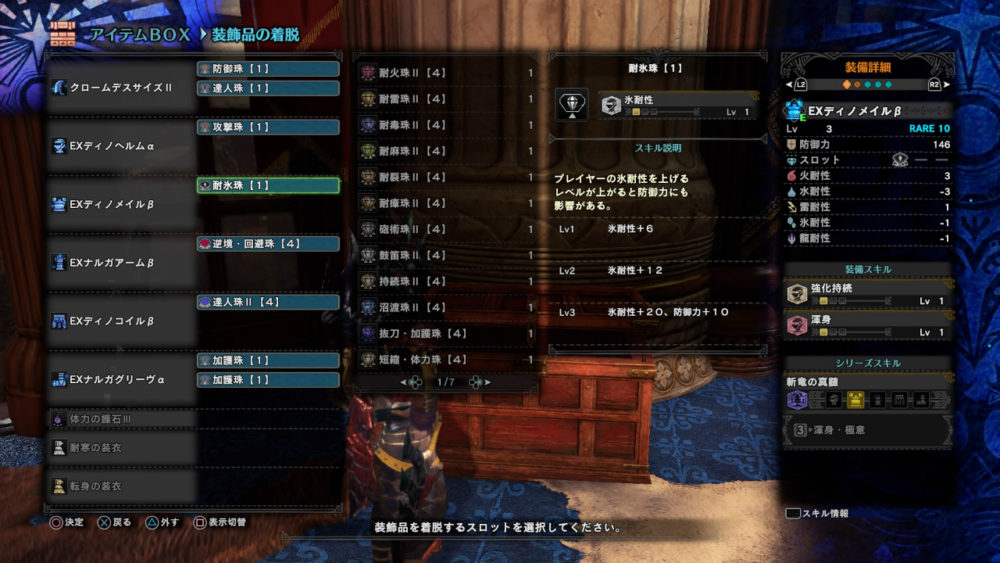Pick 砲術珠II【4】 from the list
1000x563 pixels.
click(447, 229)
